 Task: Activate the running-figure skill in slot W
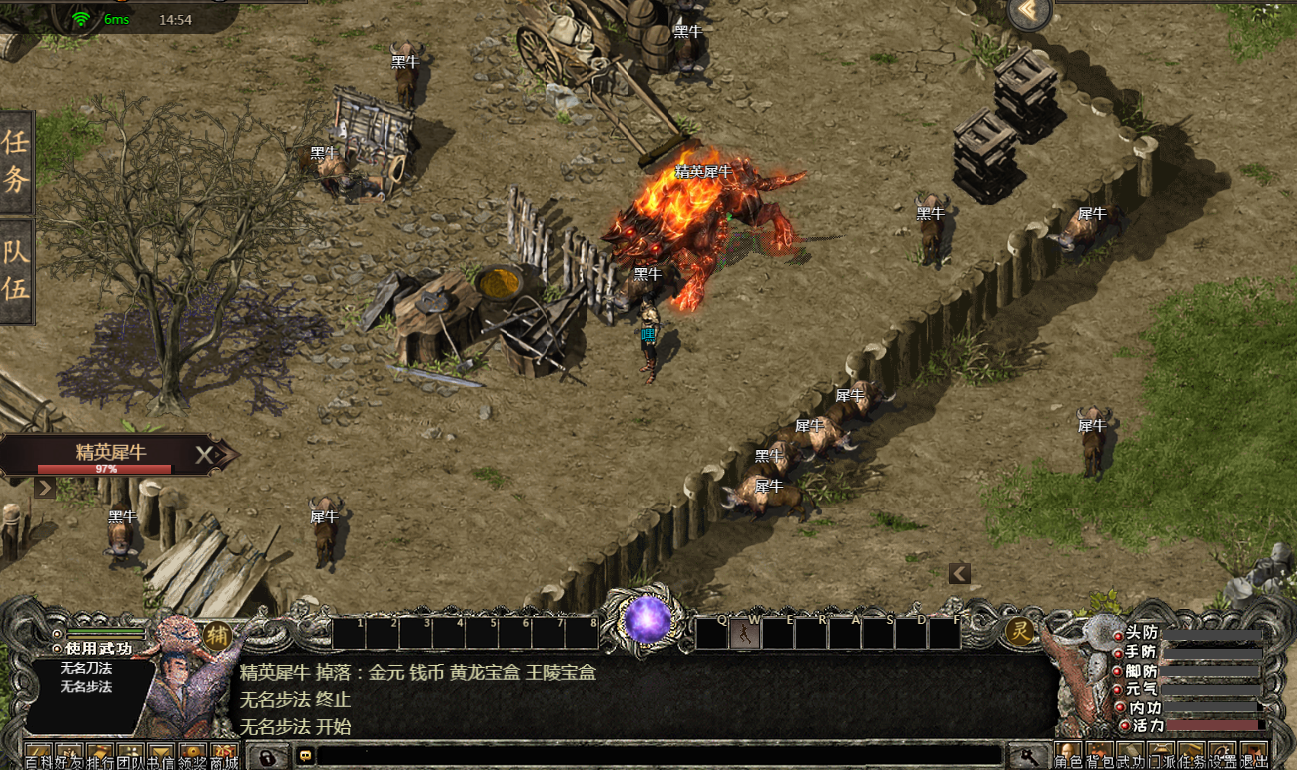744,633
